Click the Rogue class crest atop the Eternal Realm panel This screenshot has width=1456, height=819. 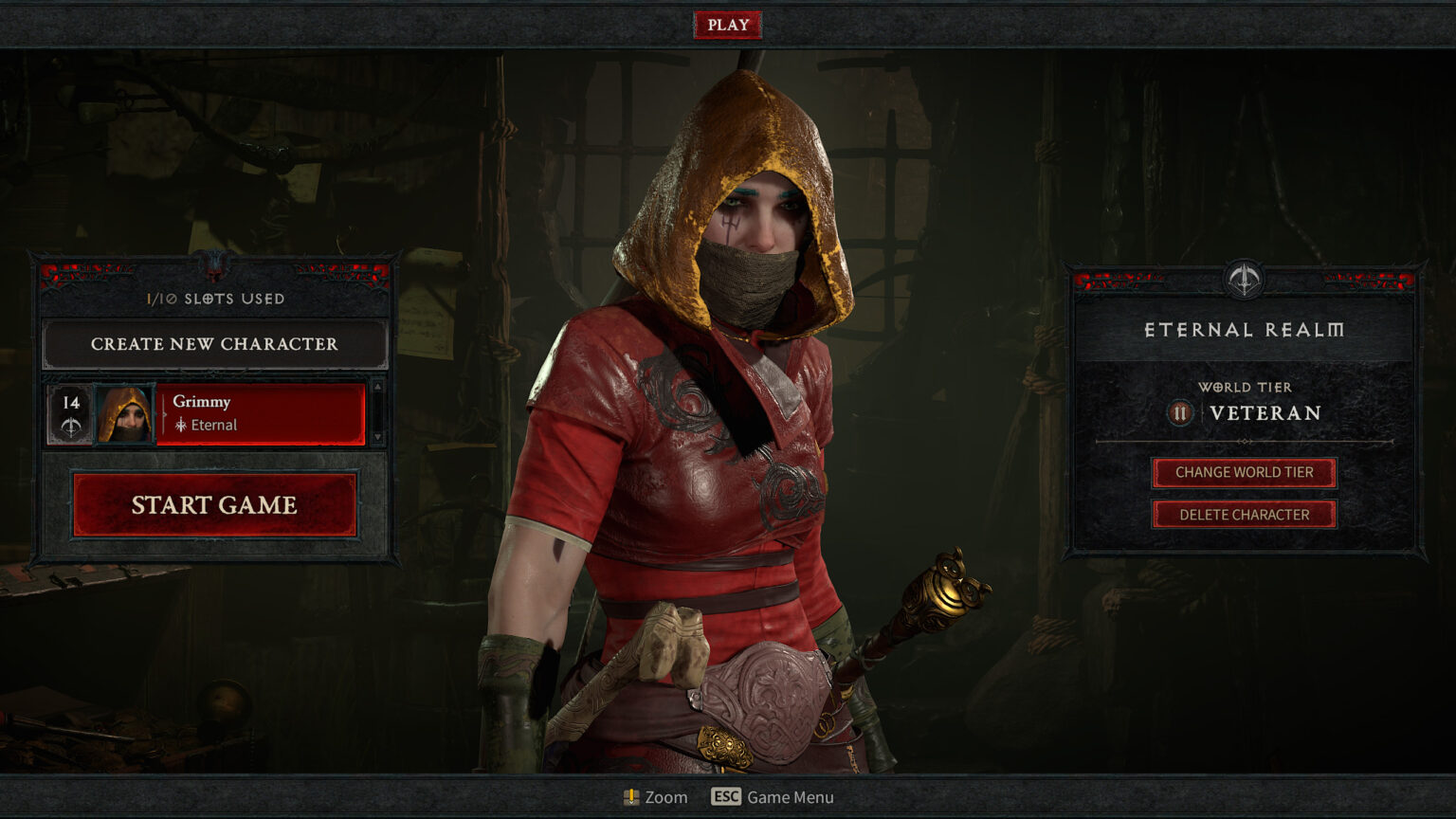[1244, 281]
